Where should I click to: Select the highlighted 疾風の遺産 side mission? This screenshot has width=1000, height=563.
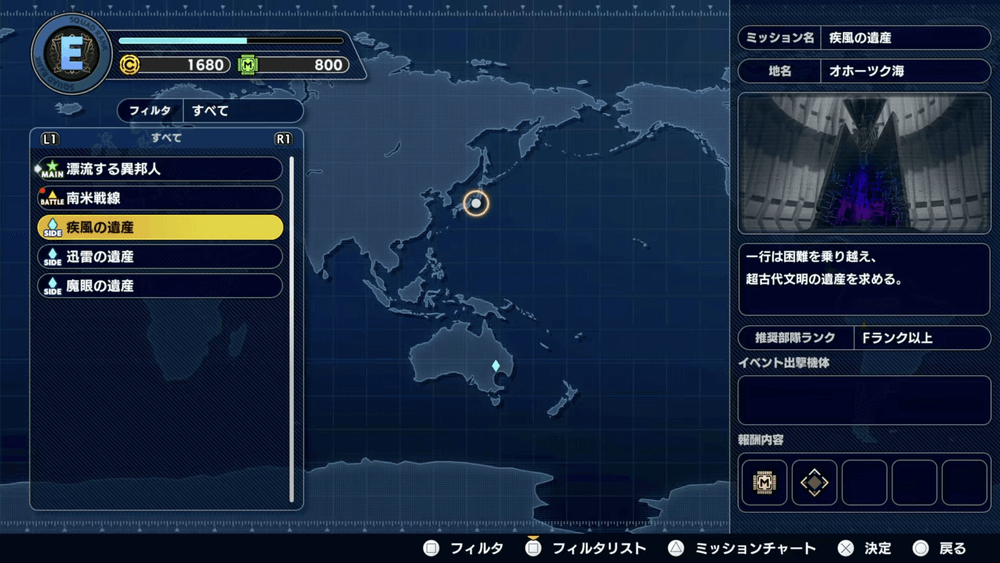click(x=160, y=227)
